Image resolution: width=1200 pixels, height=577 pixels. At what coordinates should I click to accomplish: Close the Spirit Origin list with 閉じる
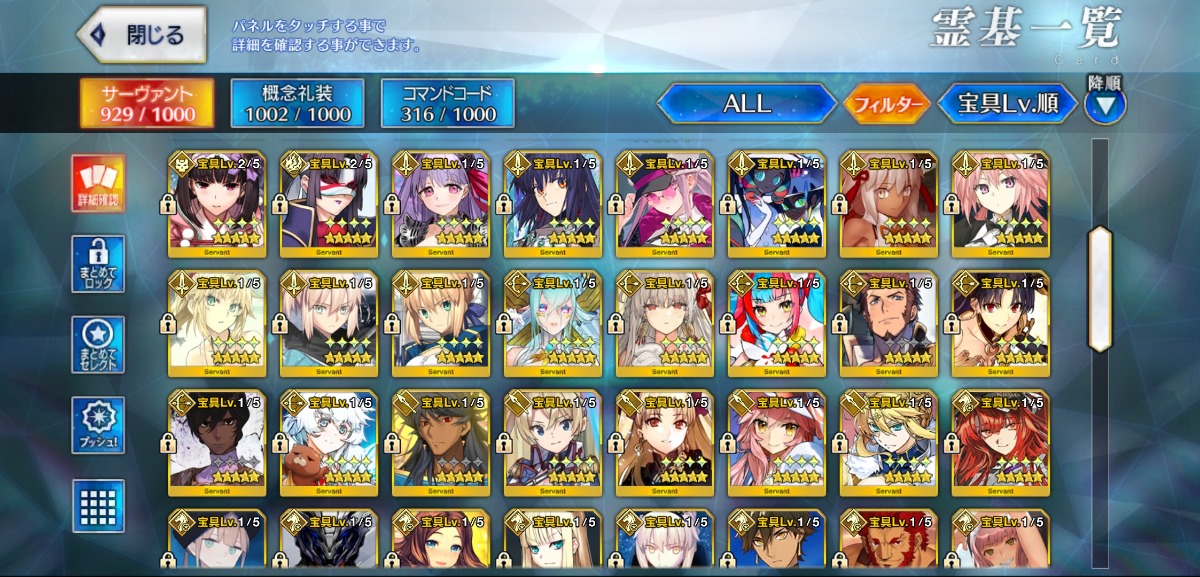(142, 36)
